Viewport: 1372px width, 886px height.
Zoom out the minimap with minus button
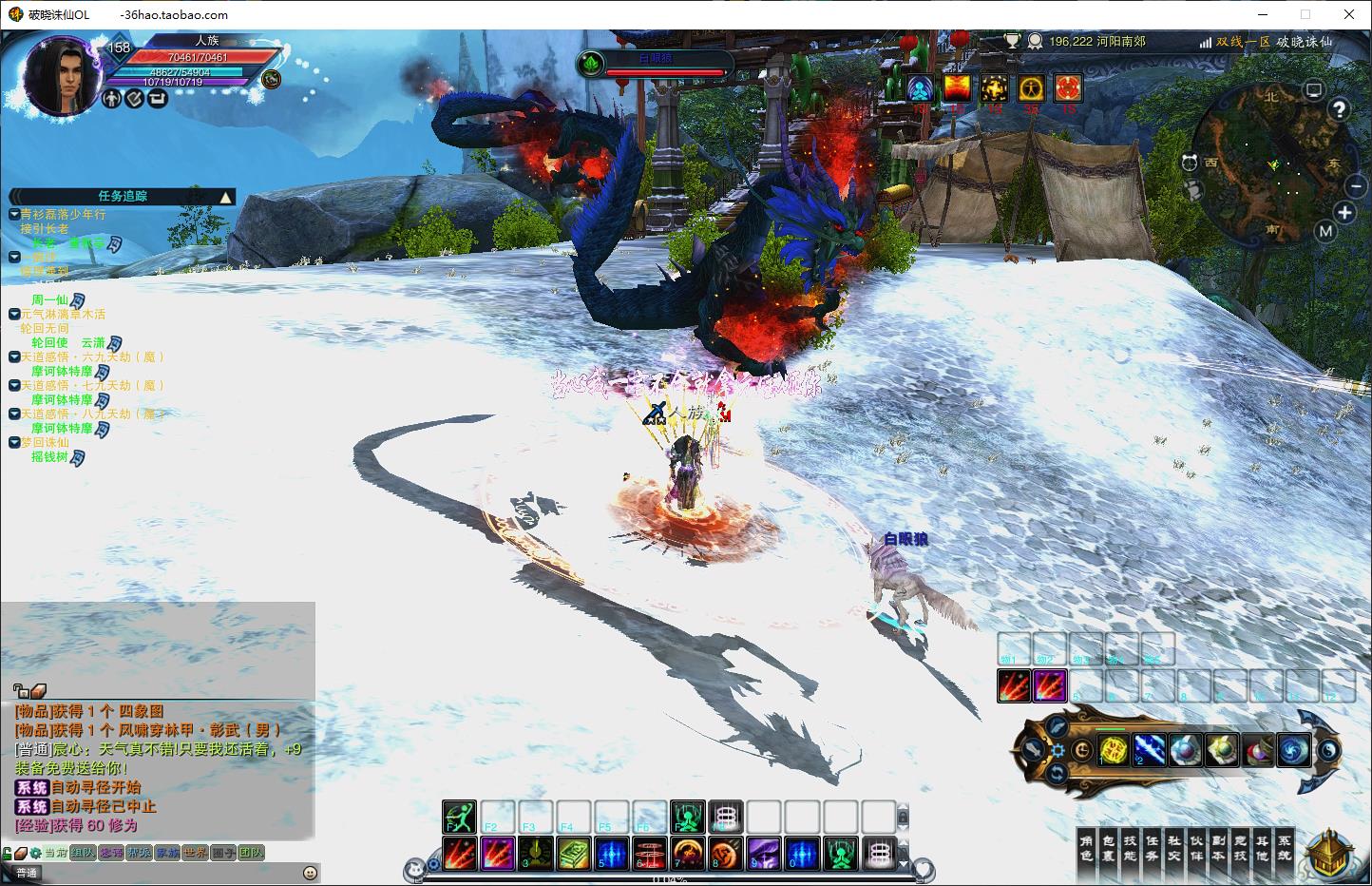[1356, 187]
